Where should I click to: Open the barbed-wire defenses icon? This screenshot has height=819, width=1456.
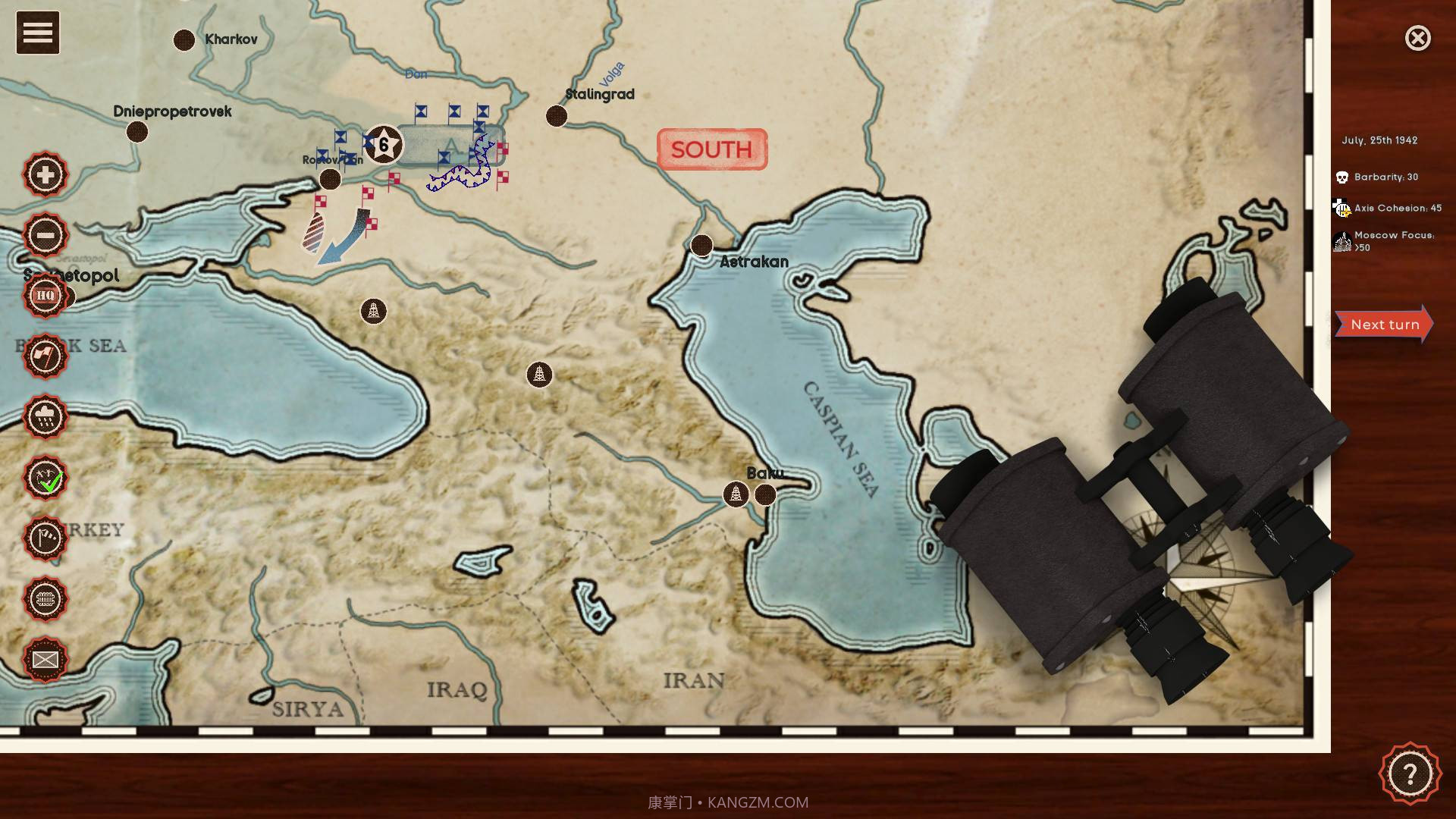click(45, 600)
